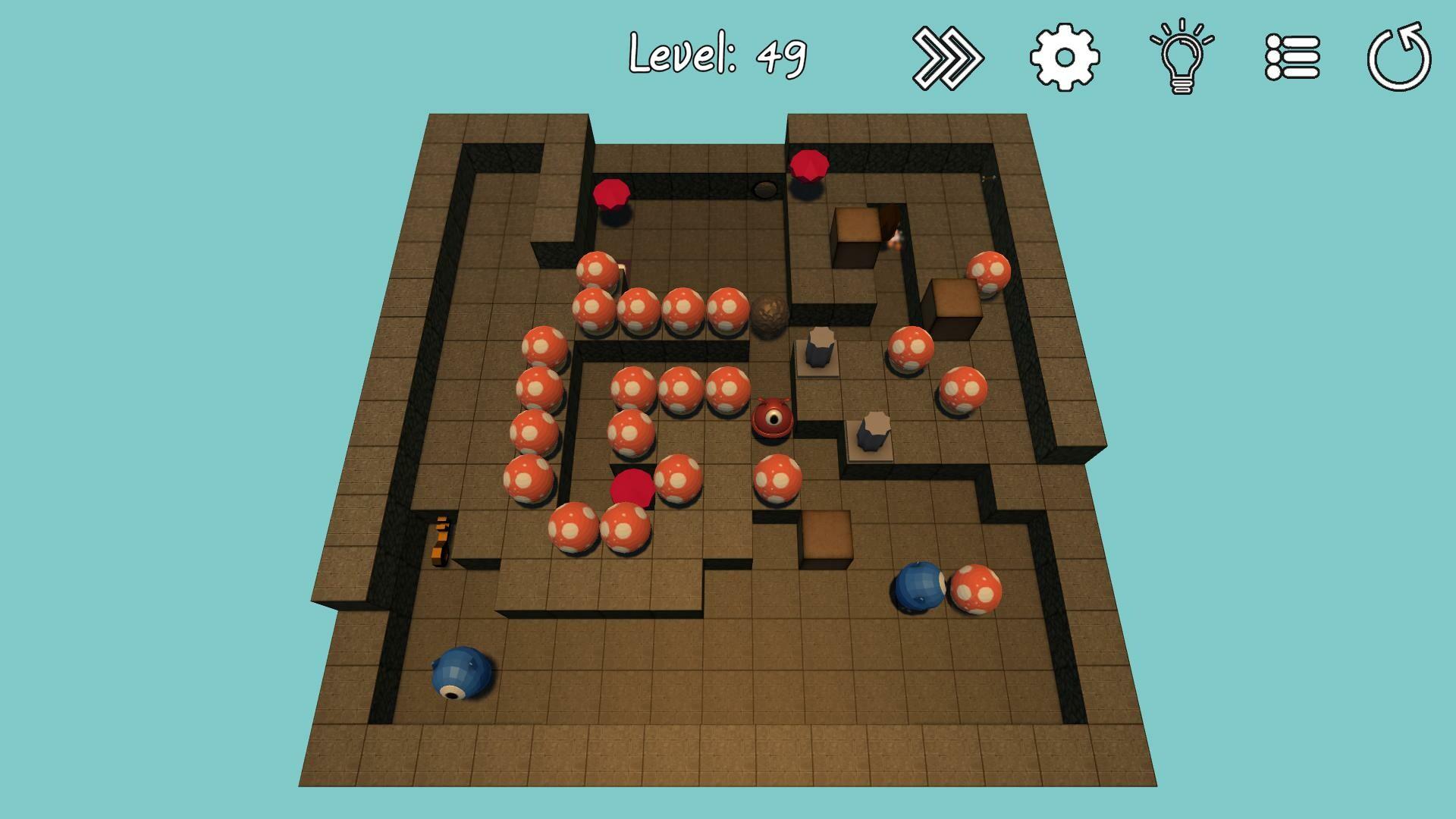
Task: Open the level selection list
Action: (1292, 55)
